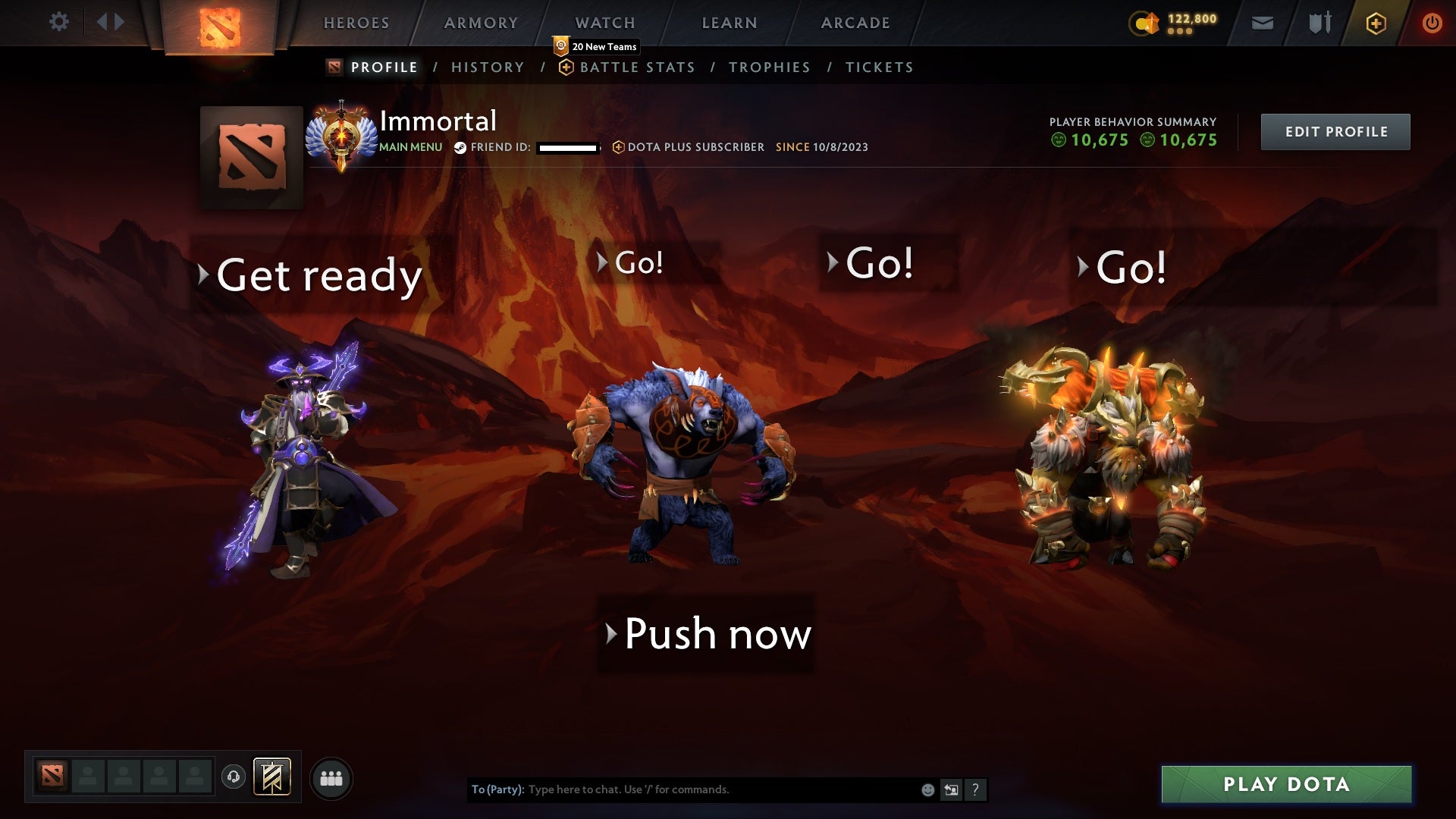Click the red power icon
Viewport: 1456px width, 819px height.
click(1432, 23)
